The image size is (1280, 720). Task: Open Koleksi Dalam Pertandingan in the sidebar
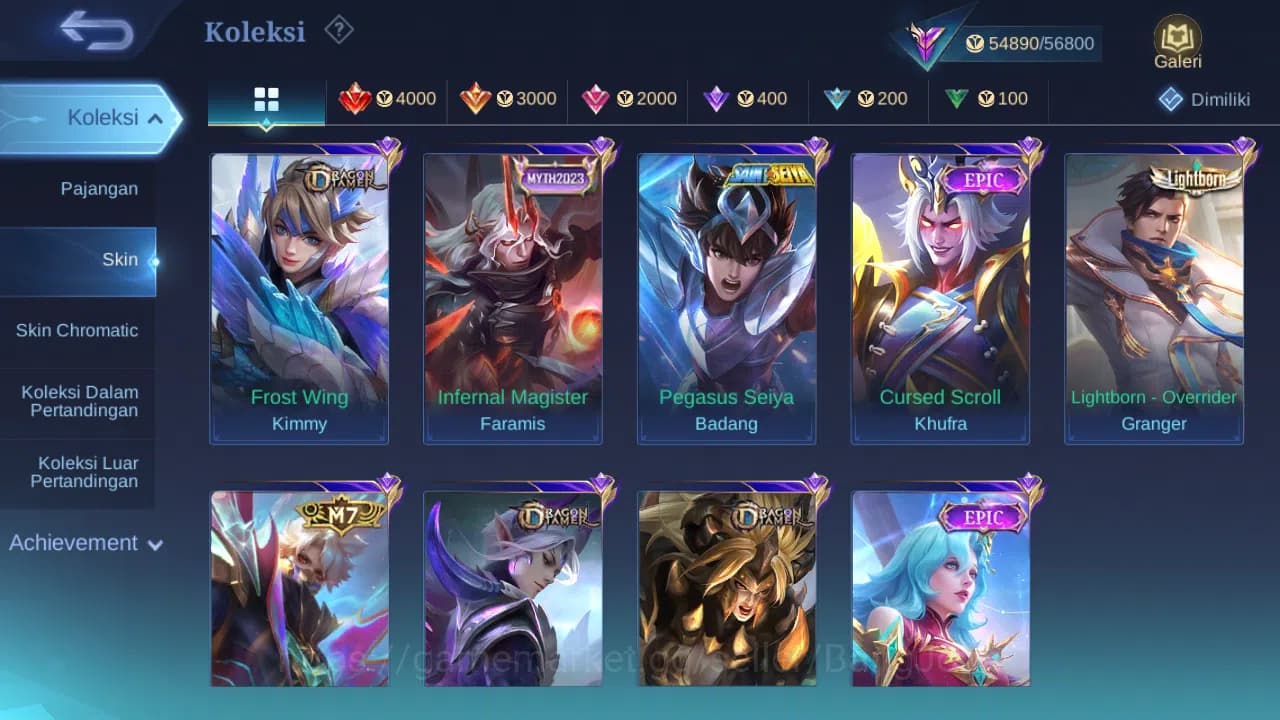(78, 401)
